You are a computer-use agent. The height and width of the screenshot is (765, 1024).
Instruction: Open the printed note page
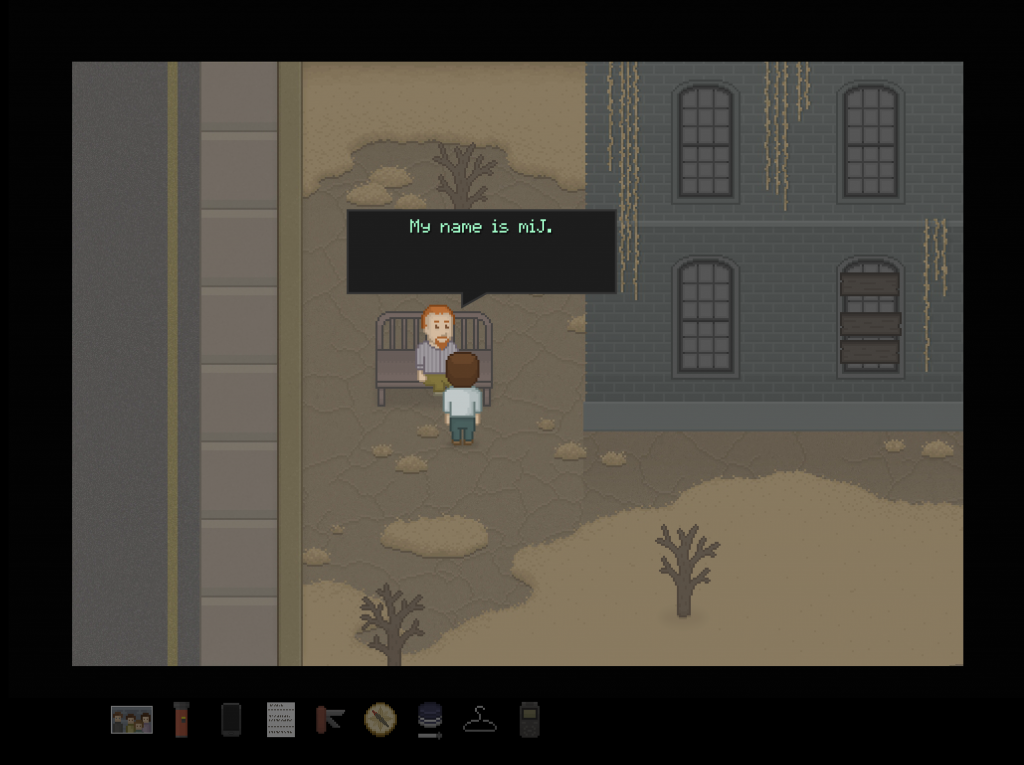(x=281, y=719)
